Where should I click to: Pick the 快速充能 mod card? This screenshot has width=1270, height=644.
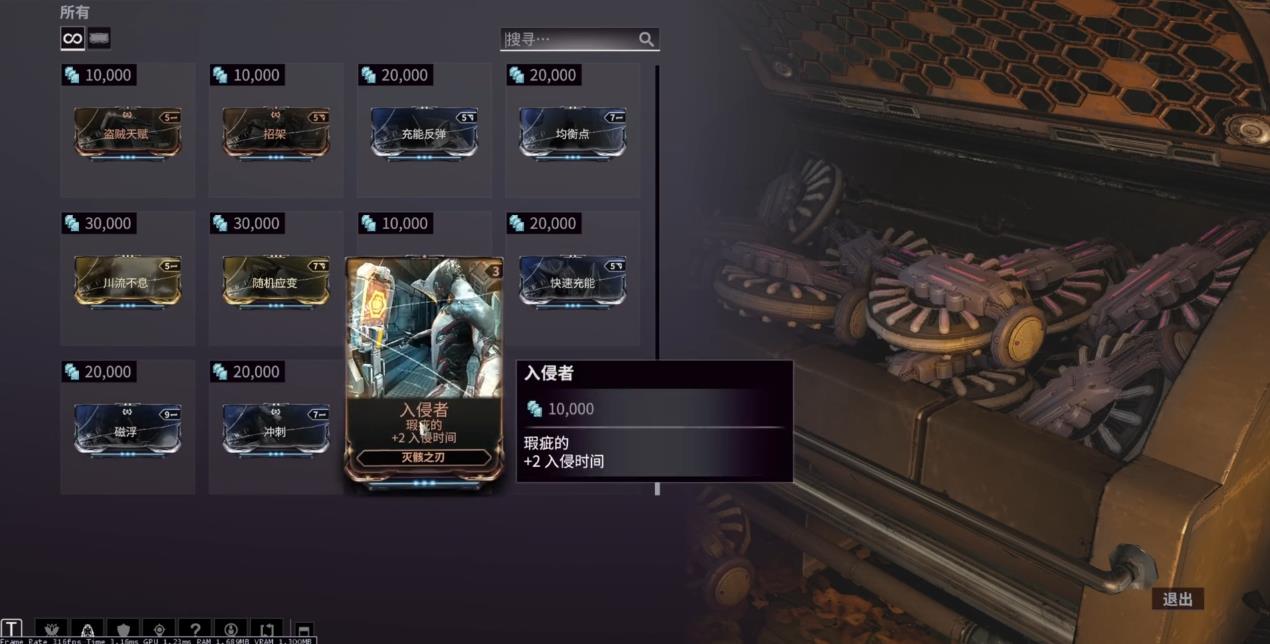(x=572, y=282)
